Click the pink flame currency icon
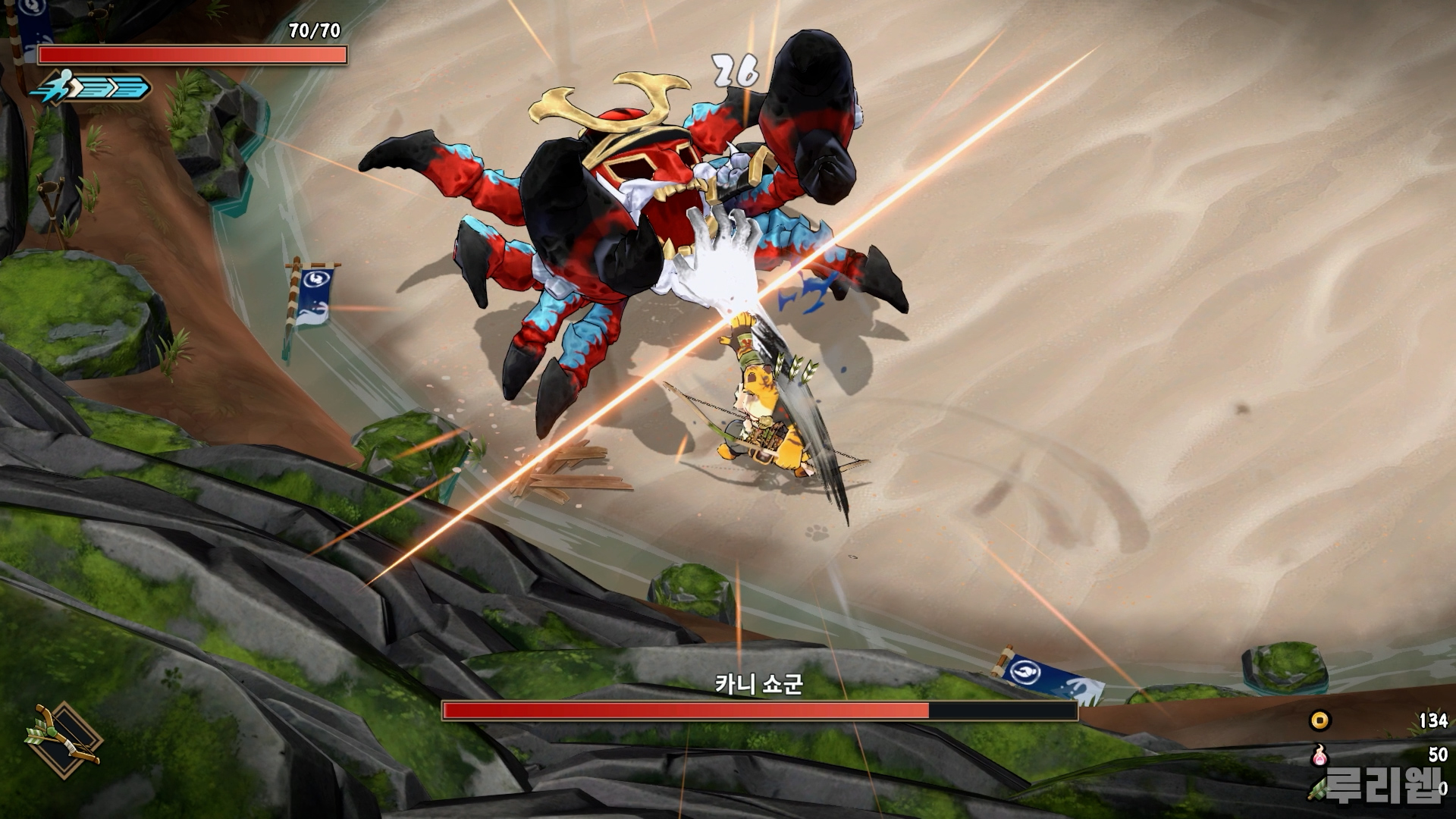Screen dimensions: 1456x819 tap(1320, 755)
